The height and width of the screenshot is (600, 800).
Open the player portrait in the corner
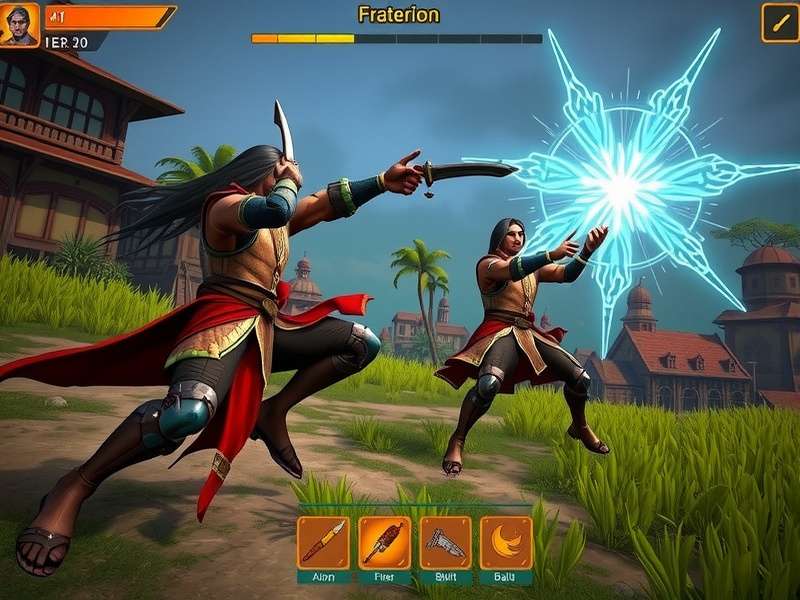click(x=19, y=24)
